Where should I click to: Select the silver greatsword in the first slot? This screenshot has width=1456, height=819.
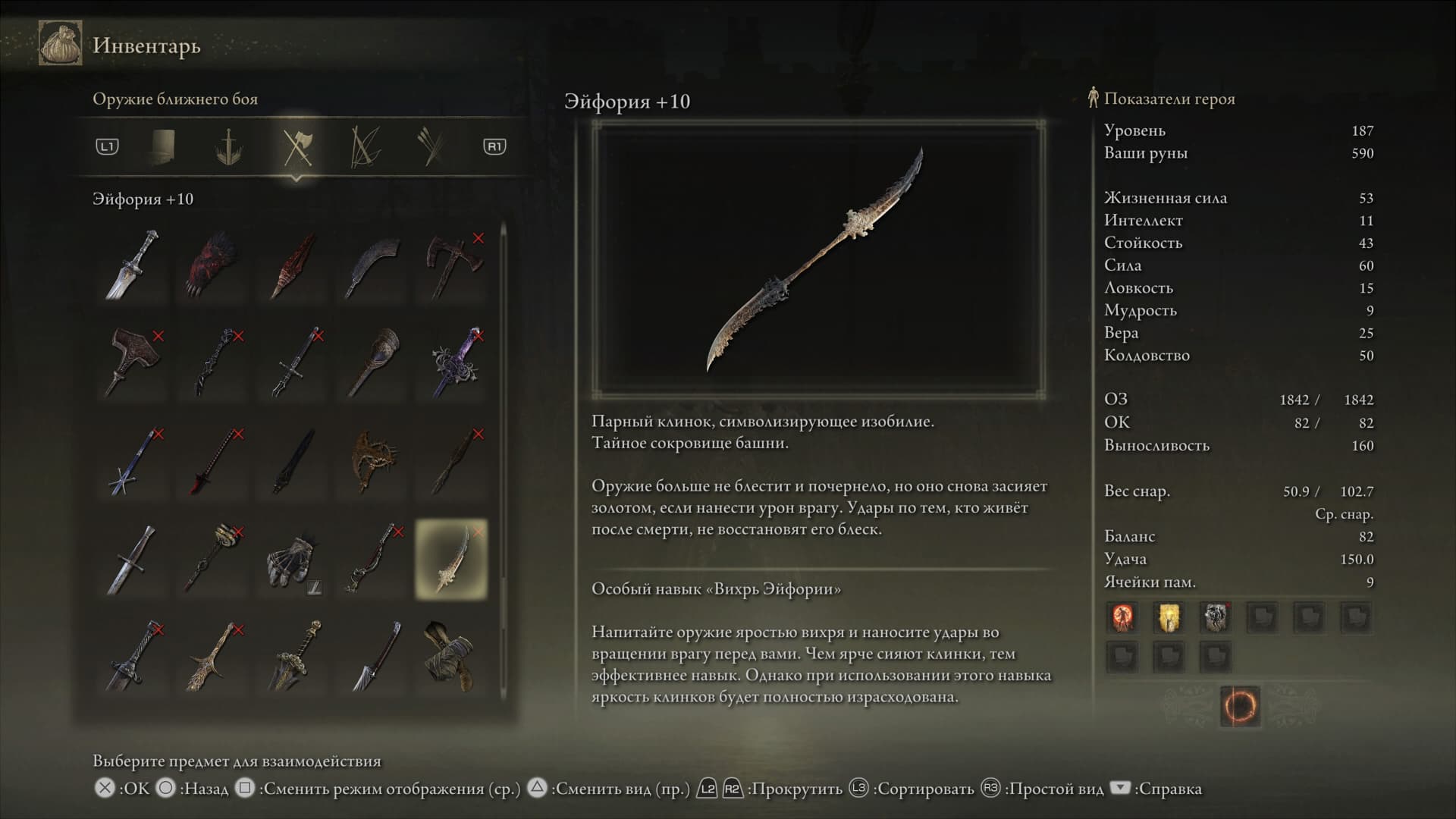[133, 265]
